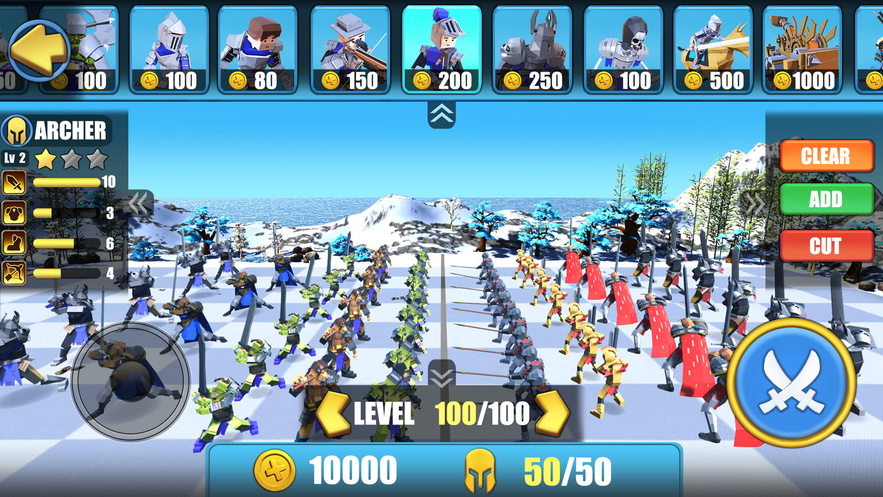
Task: Activate the green ADD button
Action: tap(825, 199)
